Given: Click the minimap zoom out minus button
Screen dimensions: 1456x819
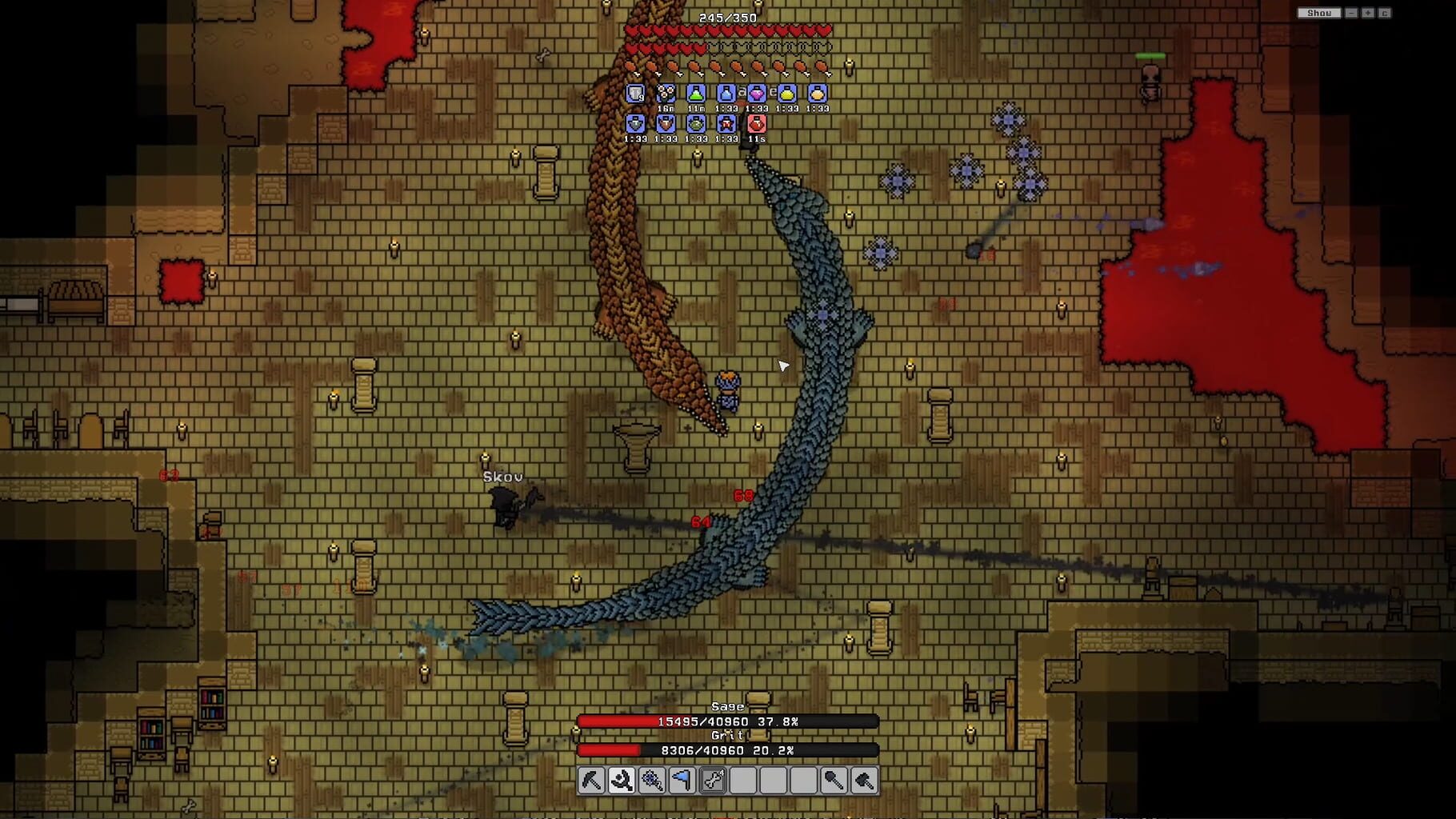Looking at the screenshot, I should click(1351, 13).
